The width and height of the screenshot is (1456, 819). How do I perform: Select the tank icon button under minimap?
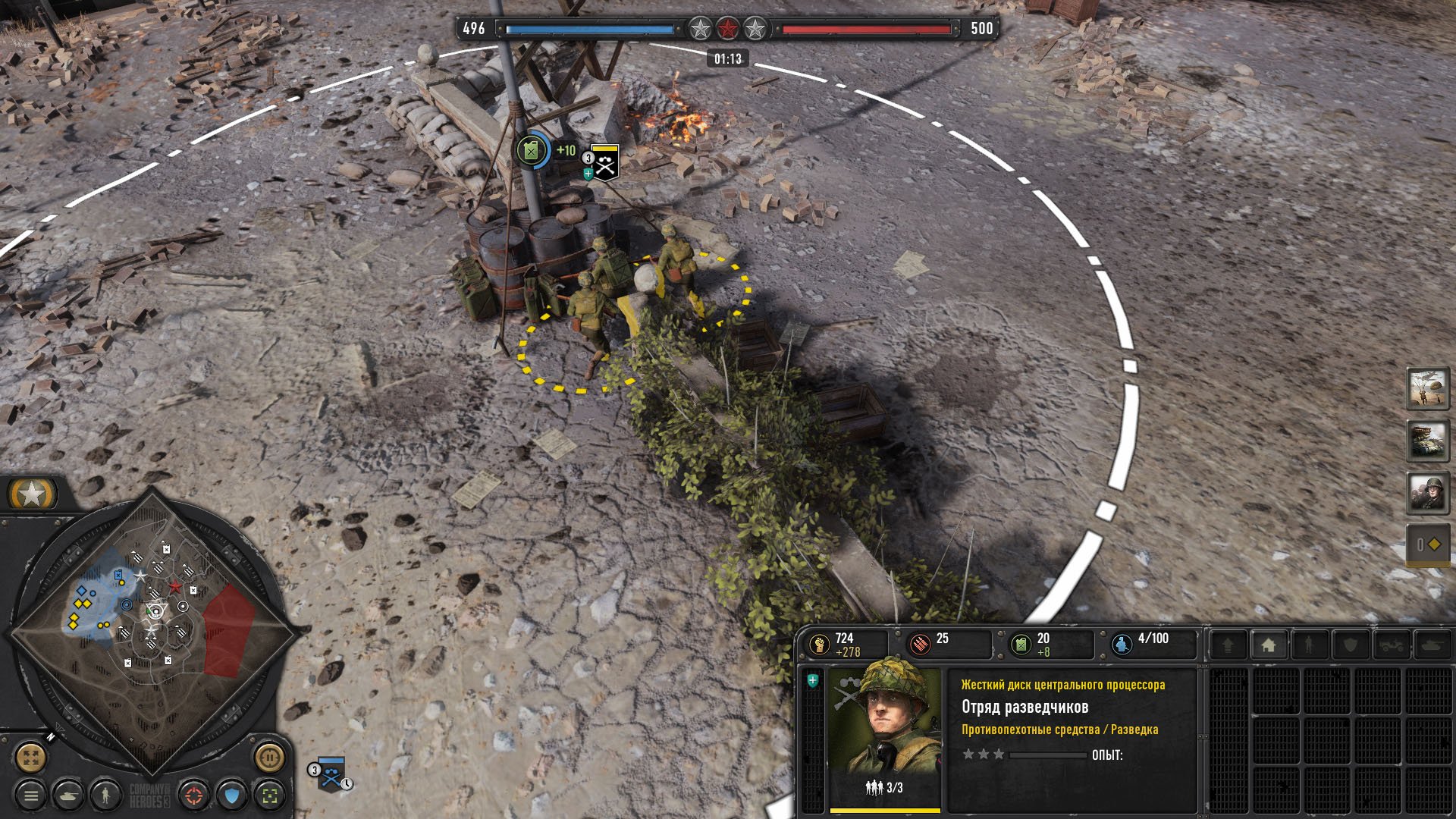pyautogui.click(x=67, y=795)
